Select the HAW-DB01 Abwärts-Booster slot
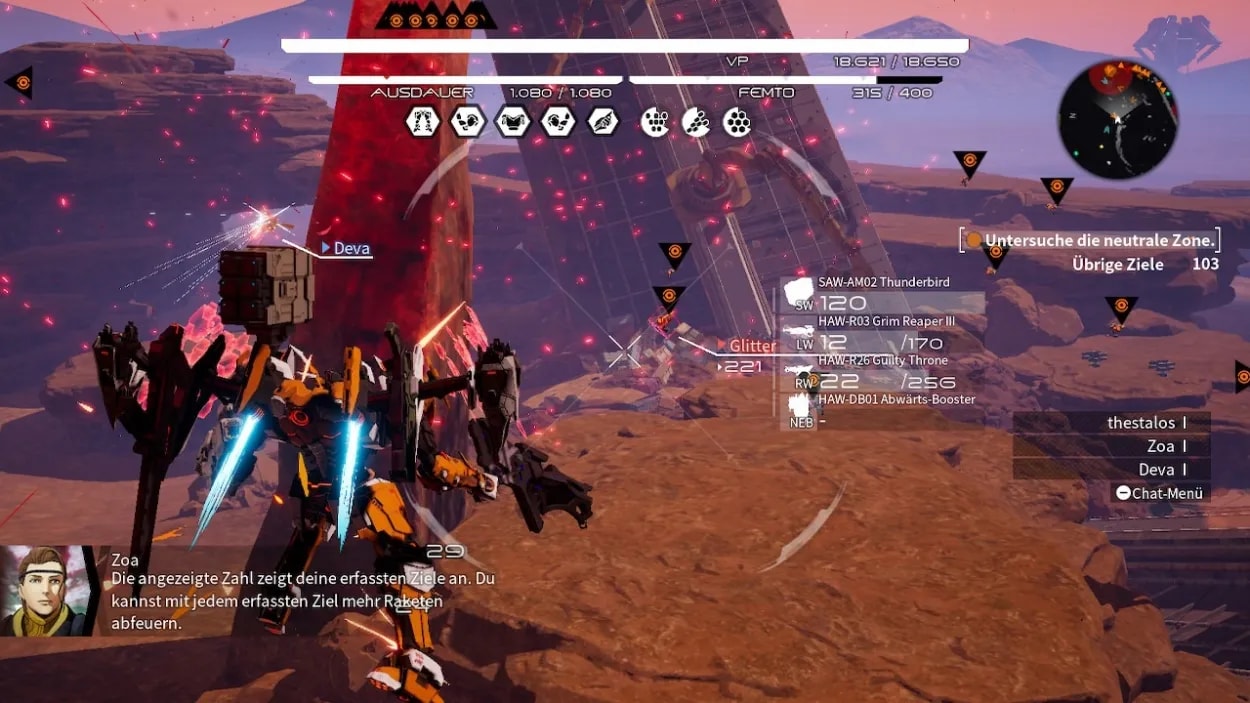The width and height of the screenshot is (1250, 703). pos(880,408)
